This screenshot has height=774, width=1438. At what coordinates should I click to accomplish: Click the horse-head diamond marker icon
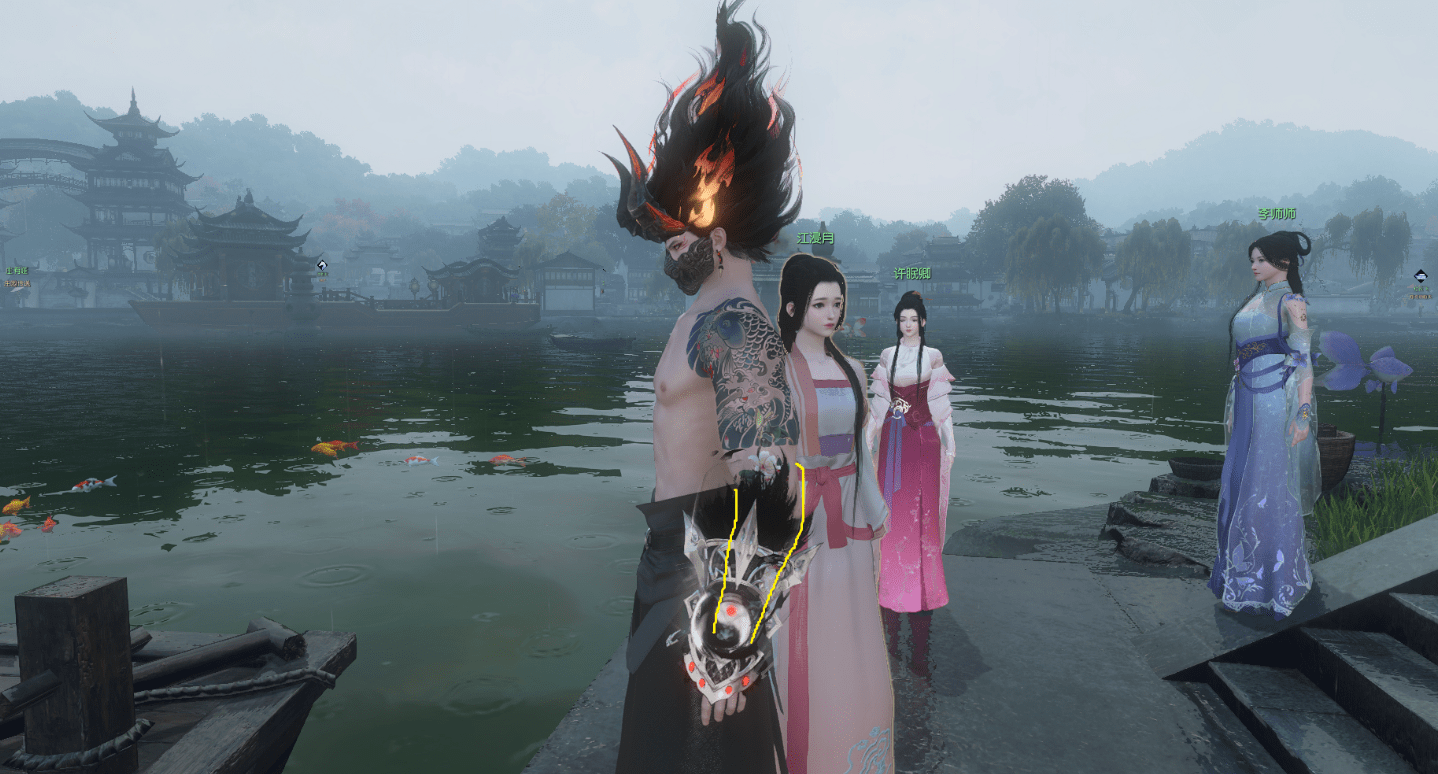click(x=322, y=265)
